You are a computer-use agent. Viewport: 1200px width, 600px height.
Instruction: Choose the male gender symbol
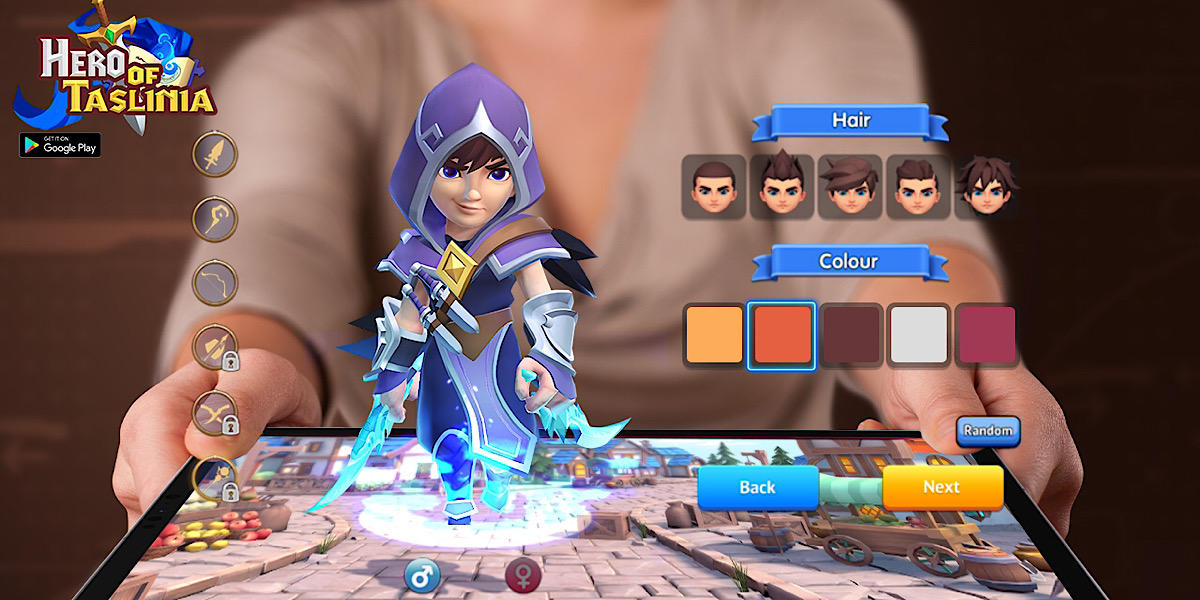[422, 575]
